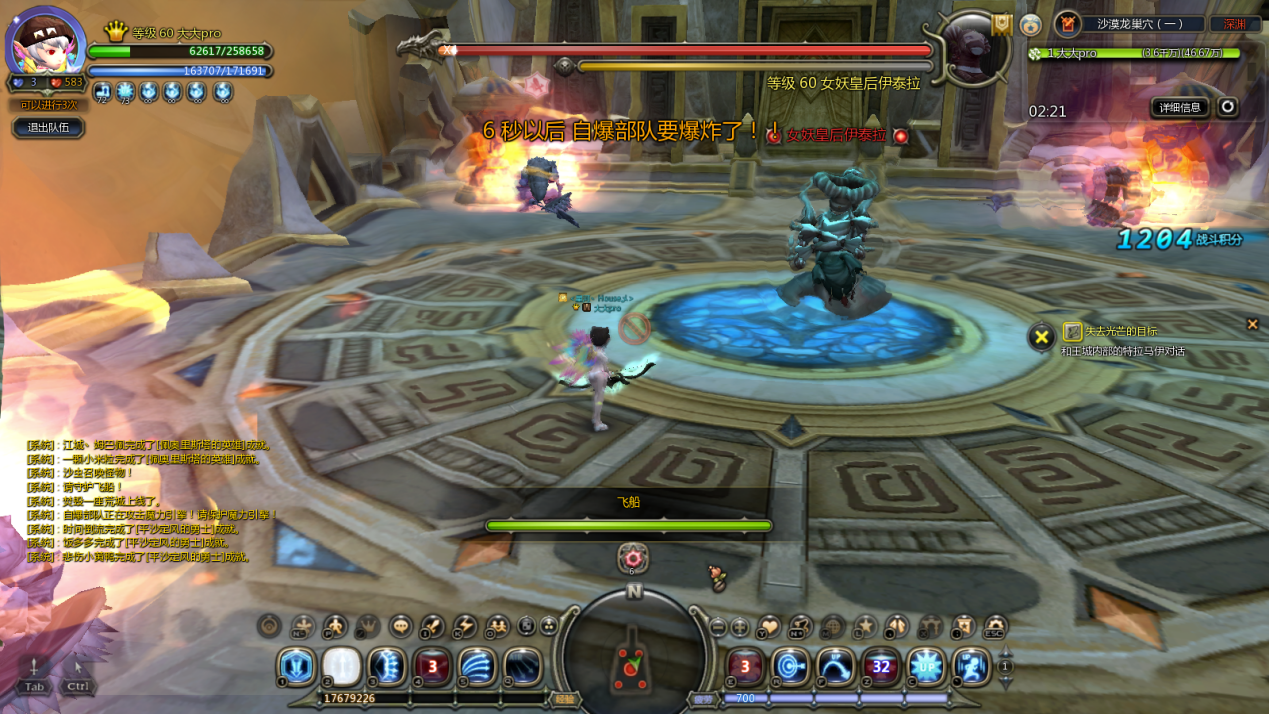
Task: Activate the blue shield skill in slot 1
Action: click(x=296, y=667)
